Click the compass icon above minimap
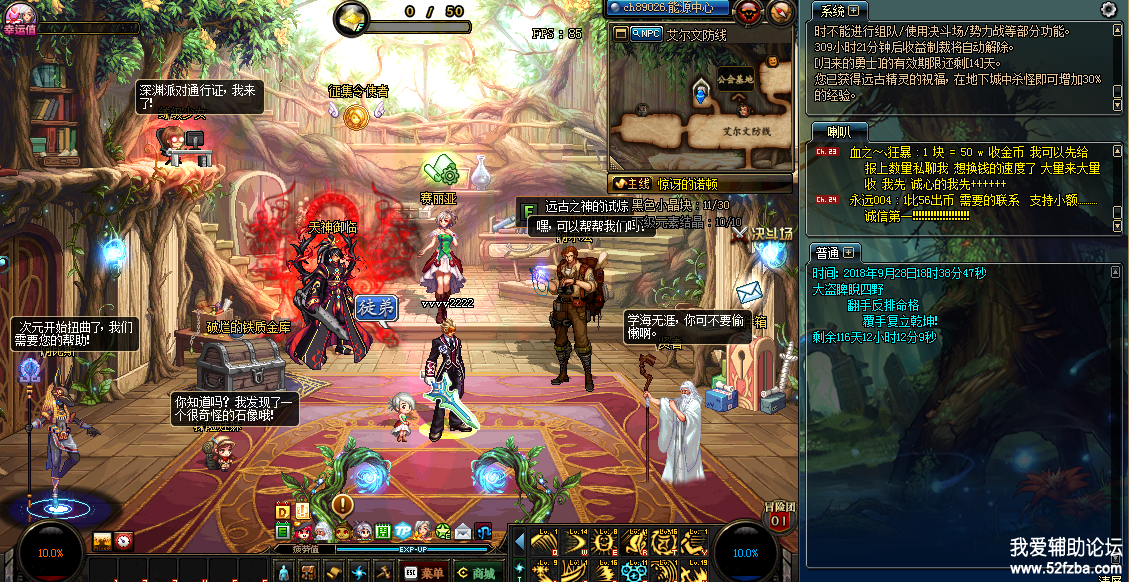This screenshot has height=582, width=1129. click(781, 12)
